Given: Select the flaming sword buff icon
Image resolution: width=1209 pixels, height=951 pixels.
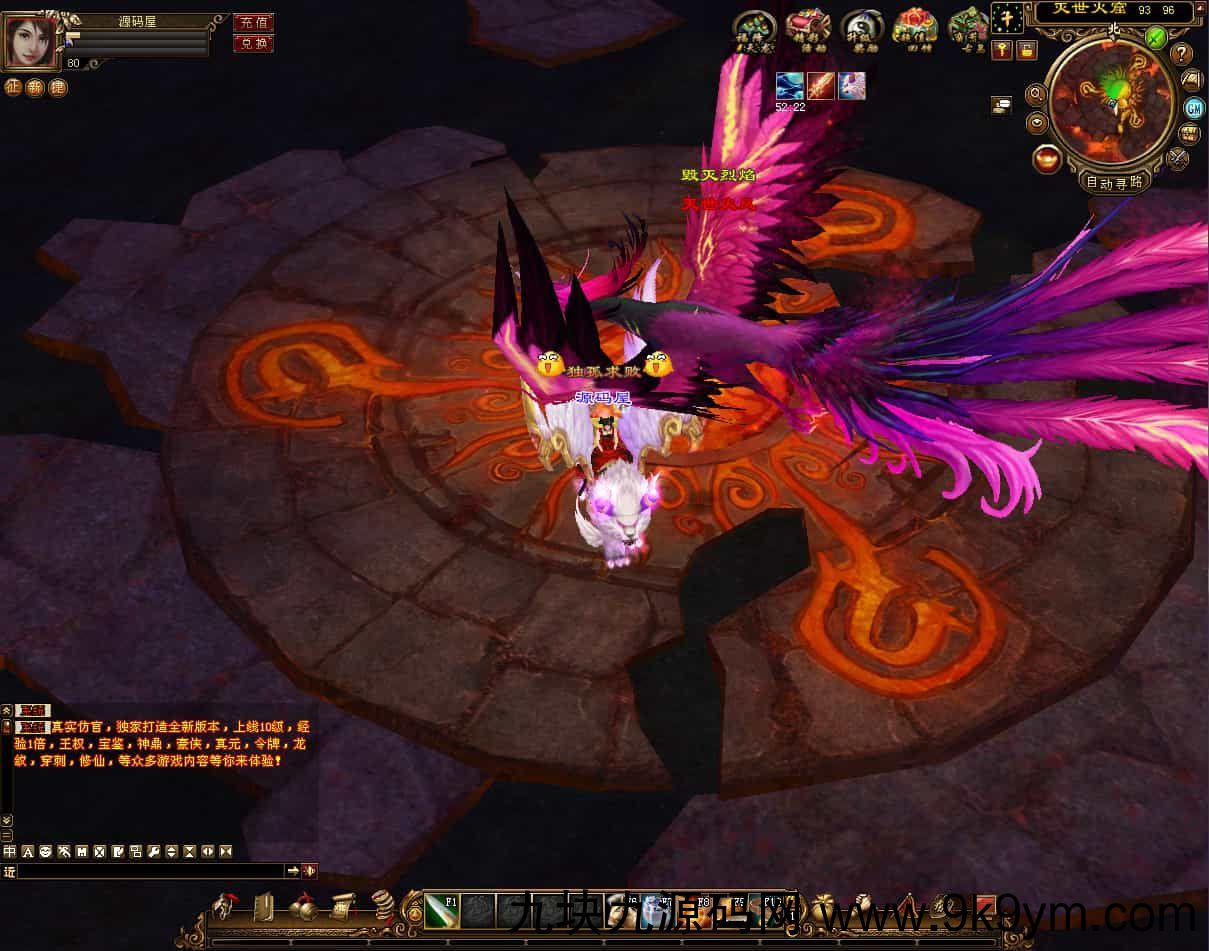Looking at the screenshot, I should pos(821,86).
